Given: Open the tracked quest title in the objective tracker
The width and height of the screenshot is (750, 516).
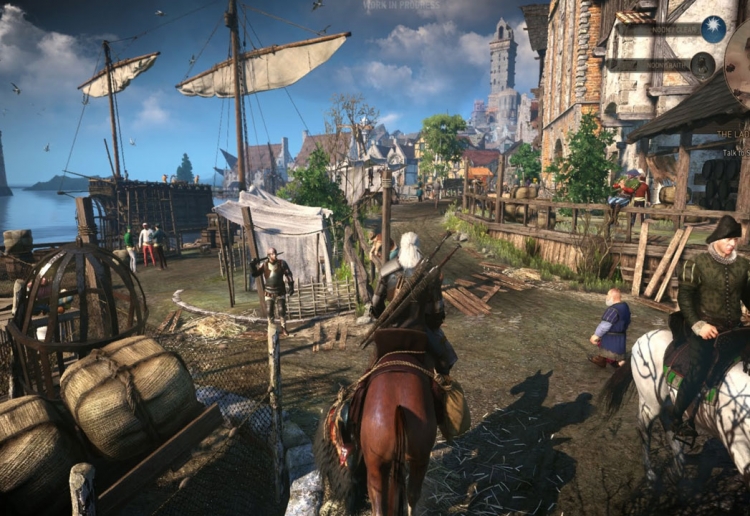Looking at the screenshot, I should click(x=733, y=133).
